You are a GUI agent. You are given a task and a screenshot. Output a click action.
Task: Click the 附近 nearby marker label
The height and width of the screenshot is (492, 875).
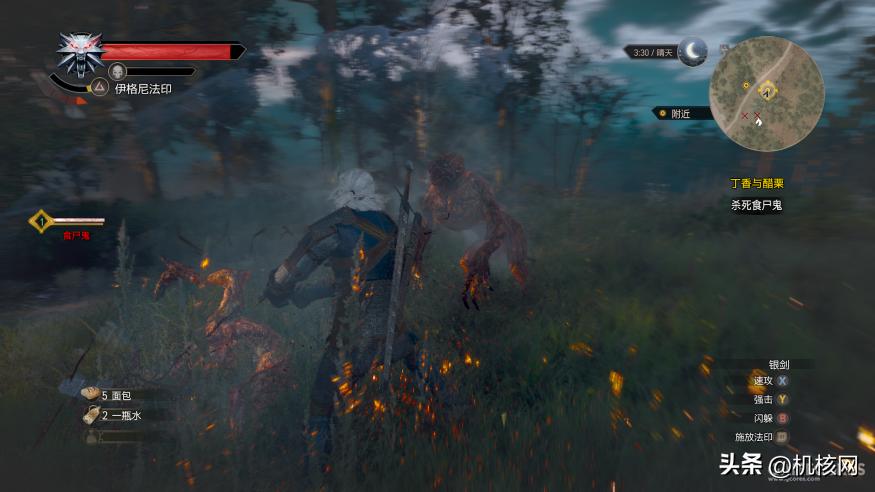tap(683, 114)
